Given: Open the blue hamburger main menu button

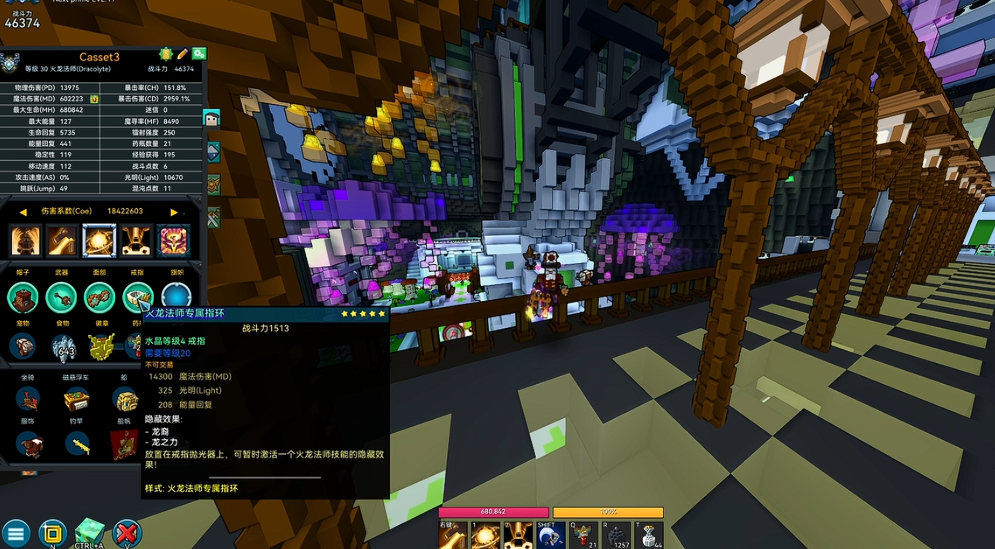Looking at the screenshot, I should [x=15, y=533].
